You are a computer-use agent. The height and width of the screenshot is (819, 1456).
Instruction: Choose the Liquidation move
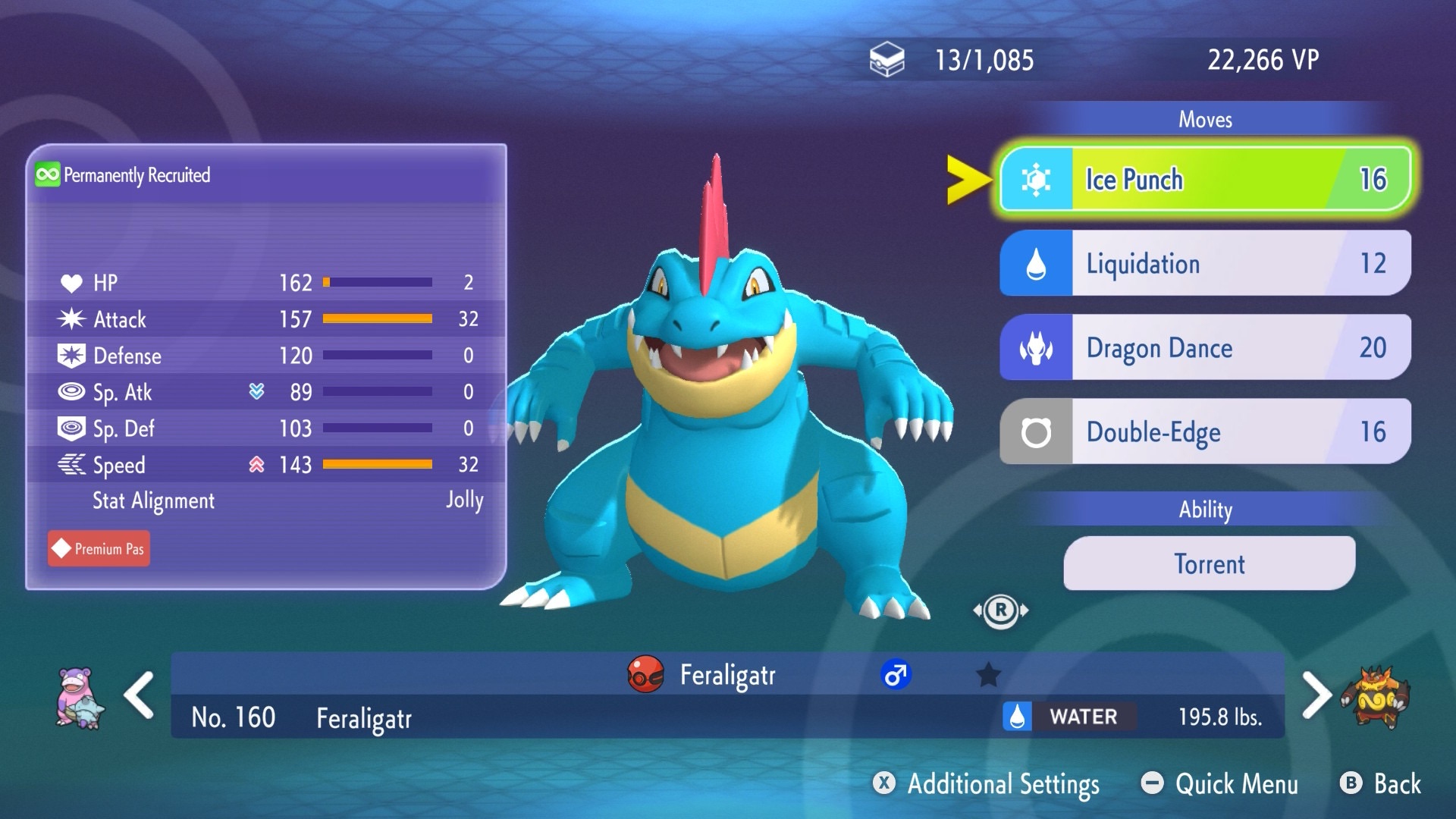[1205, 264]
